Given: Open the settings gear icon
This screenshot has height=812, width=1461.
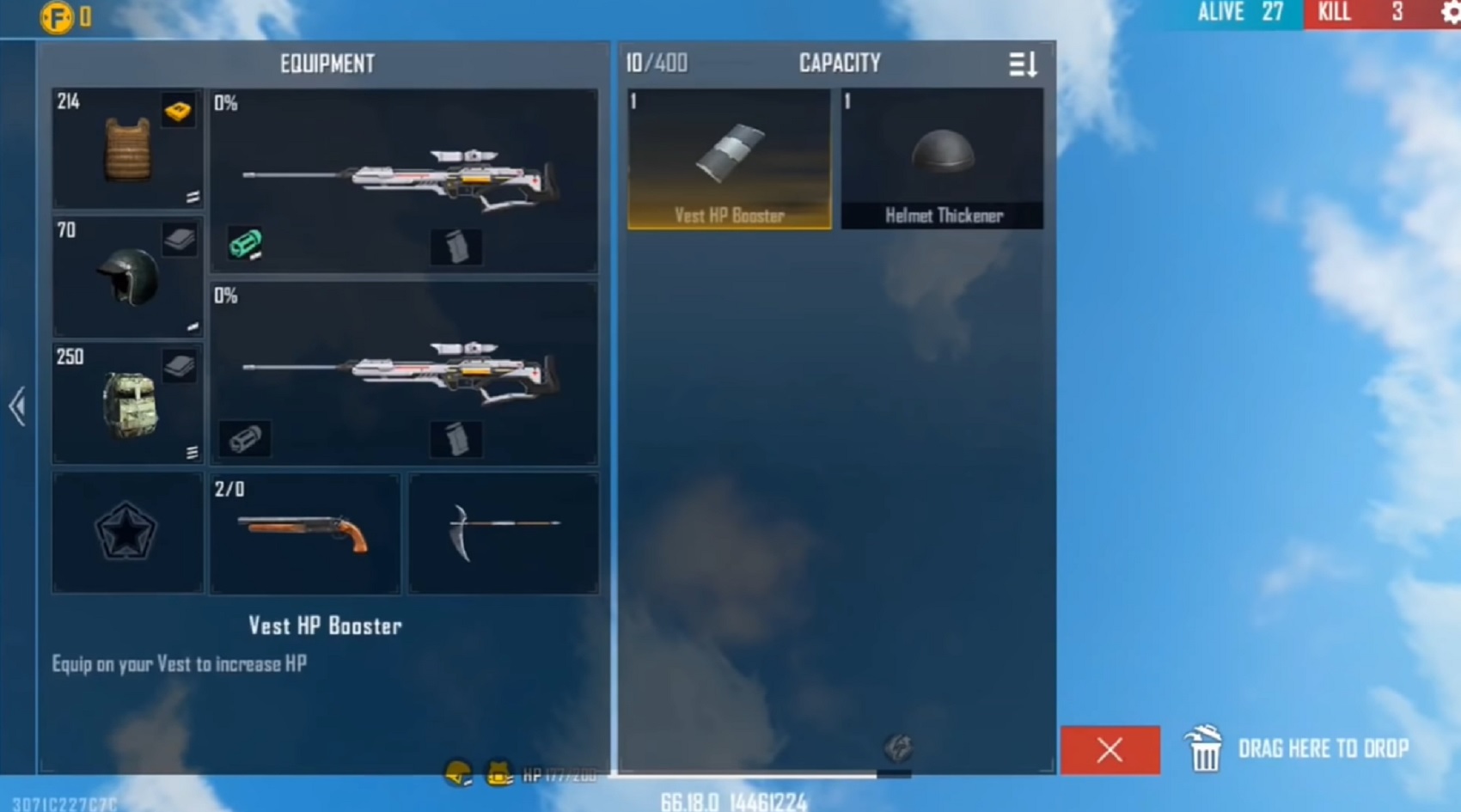Looking at the screenshot, I should pyautogui.click(x=1450, y=13).
